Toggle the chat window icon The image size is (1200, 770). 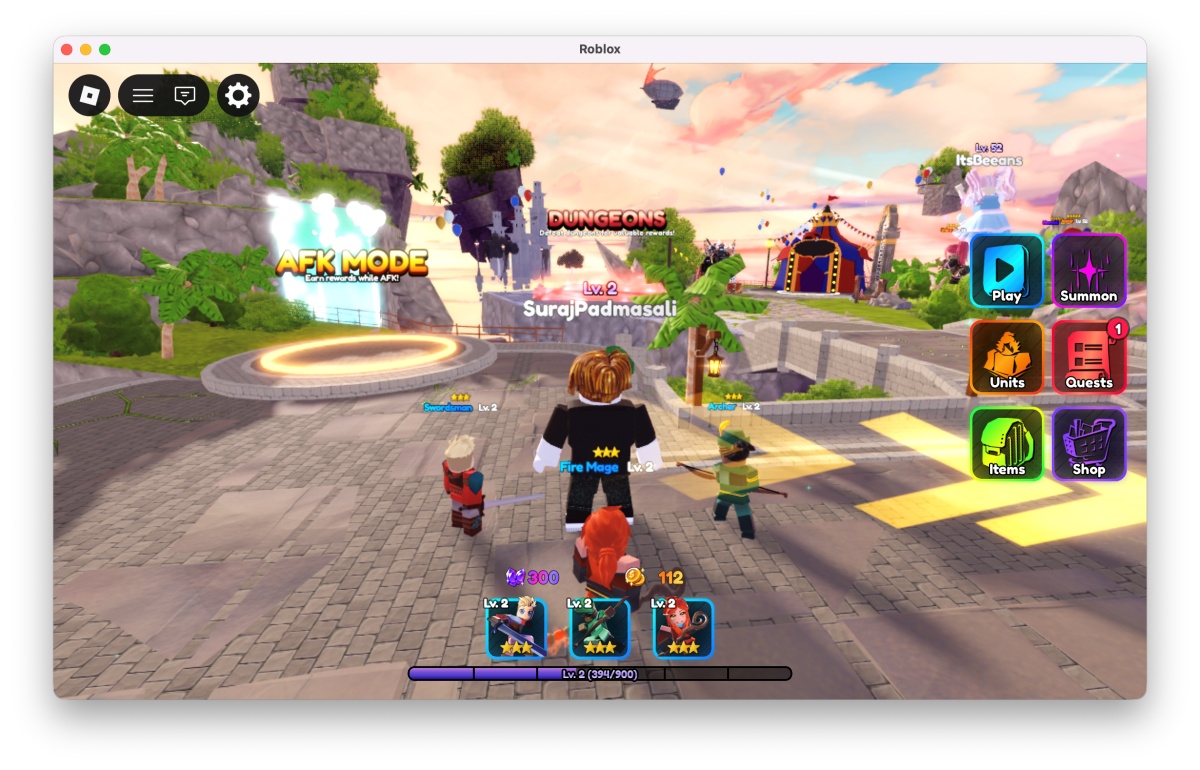[185, 95]
